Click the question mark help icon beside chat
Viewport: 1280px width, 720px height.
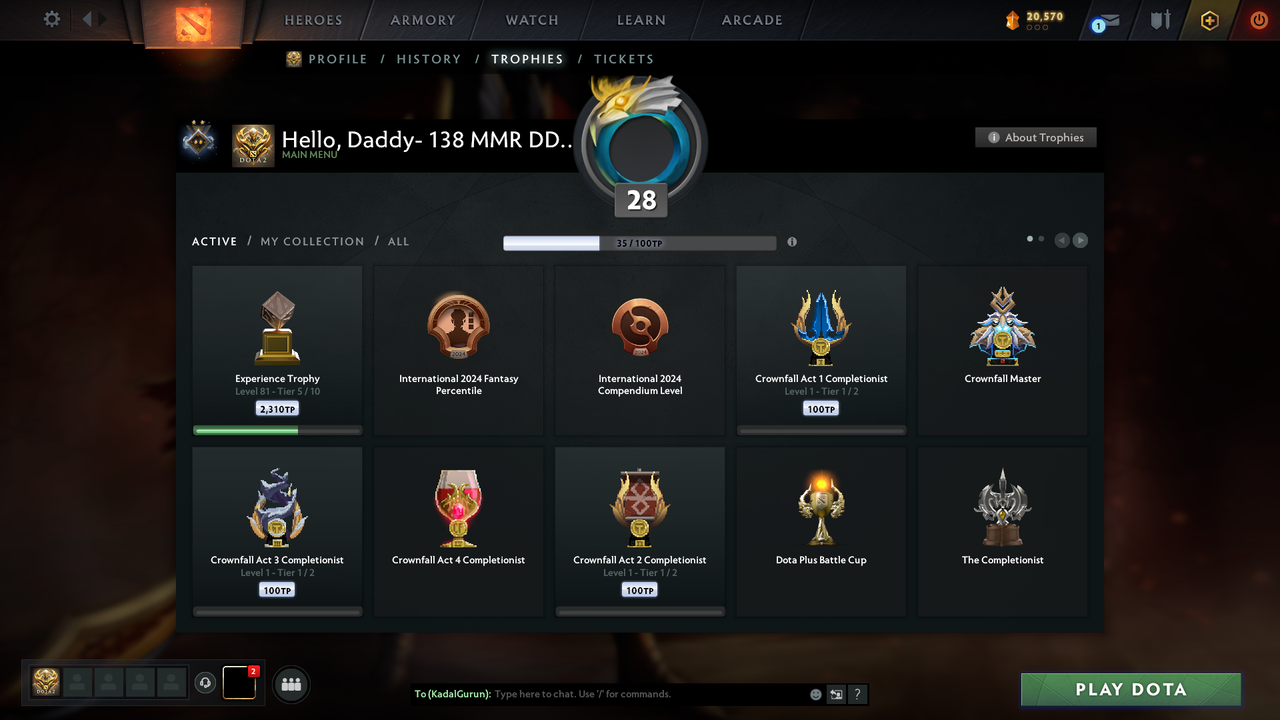pos(857,694)
